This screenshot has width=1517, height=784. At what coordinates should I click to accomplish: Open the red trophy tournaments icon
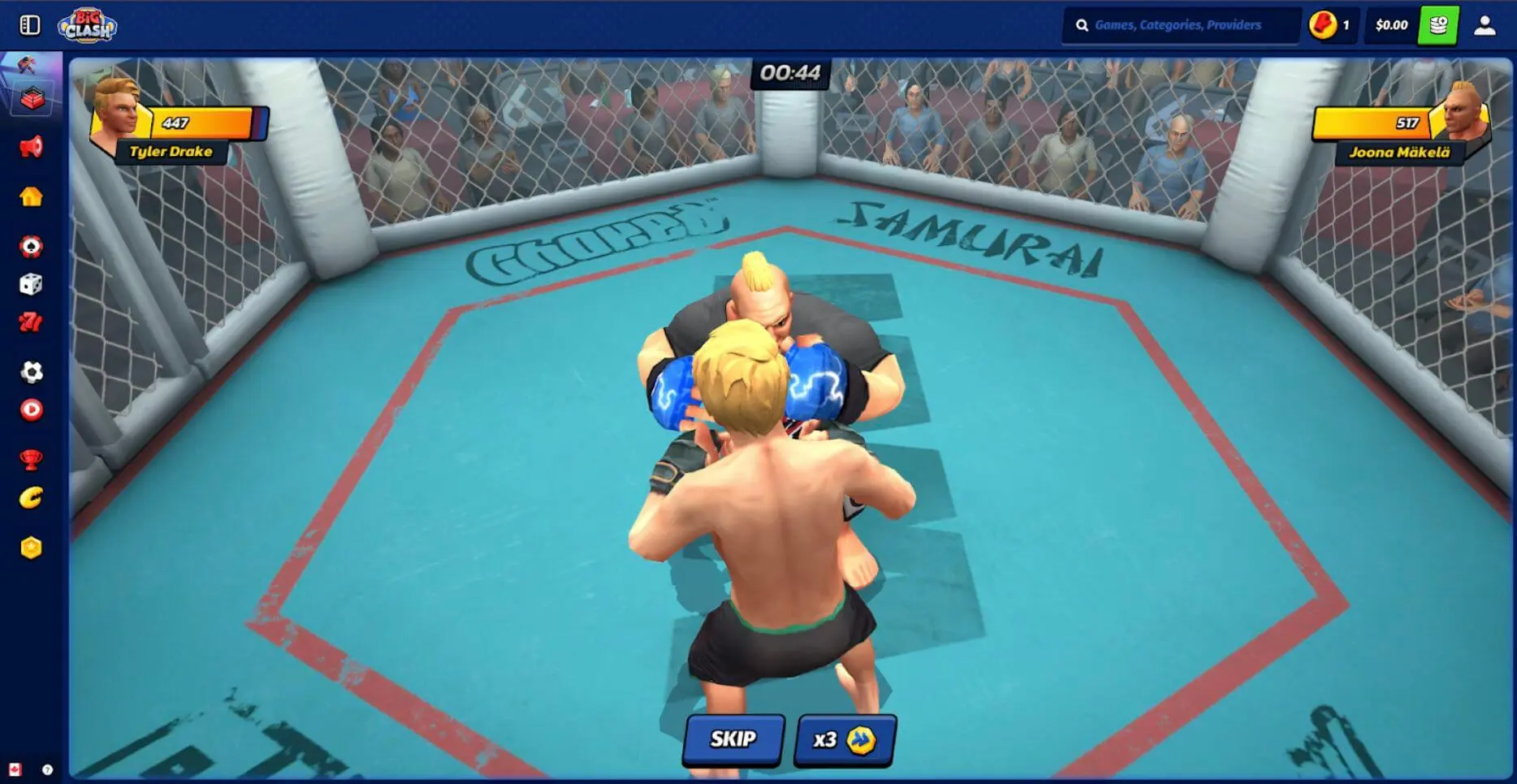click(31, 459)
